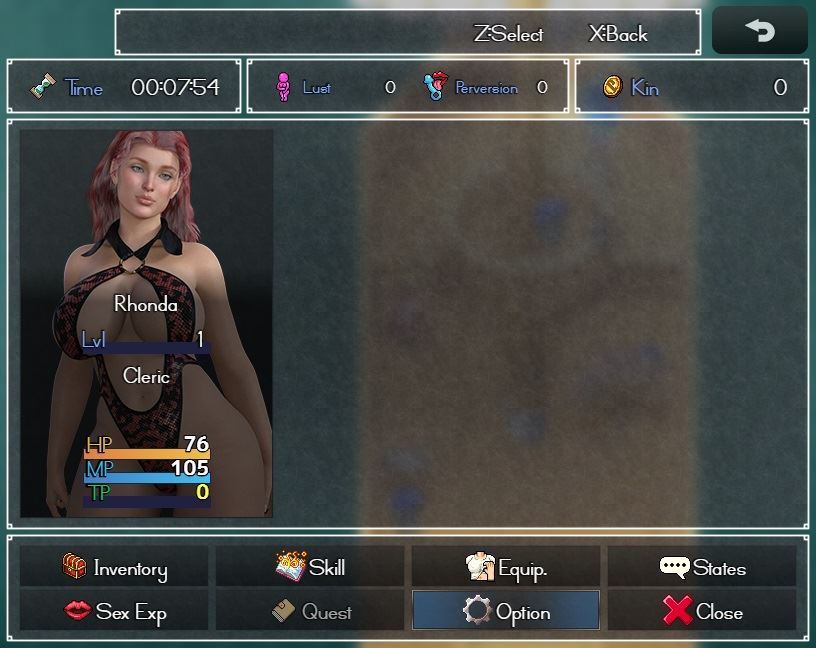
Task: Show the States screen
Action: [x=702, y=568]
